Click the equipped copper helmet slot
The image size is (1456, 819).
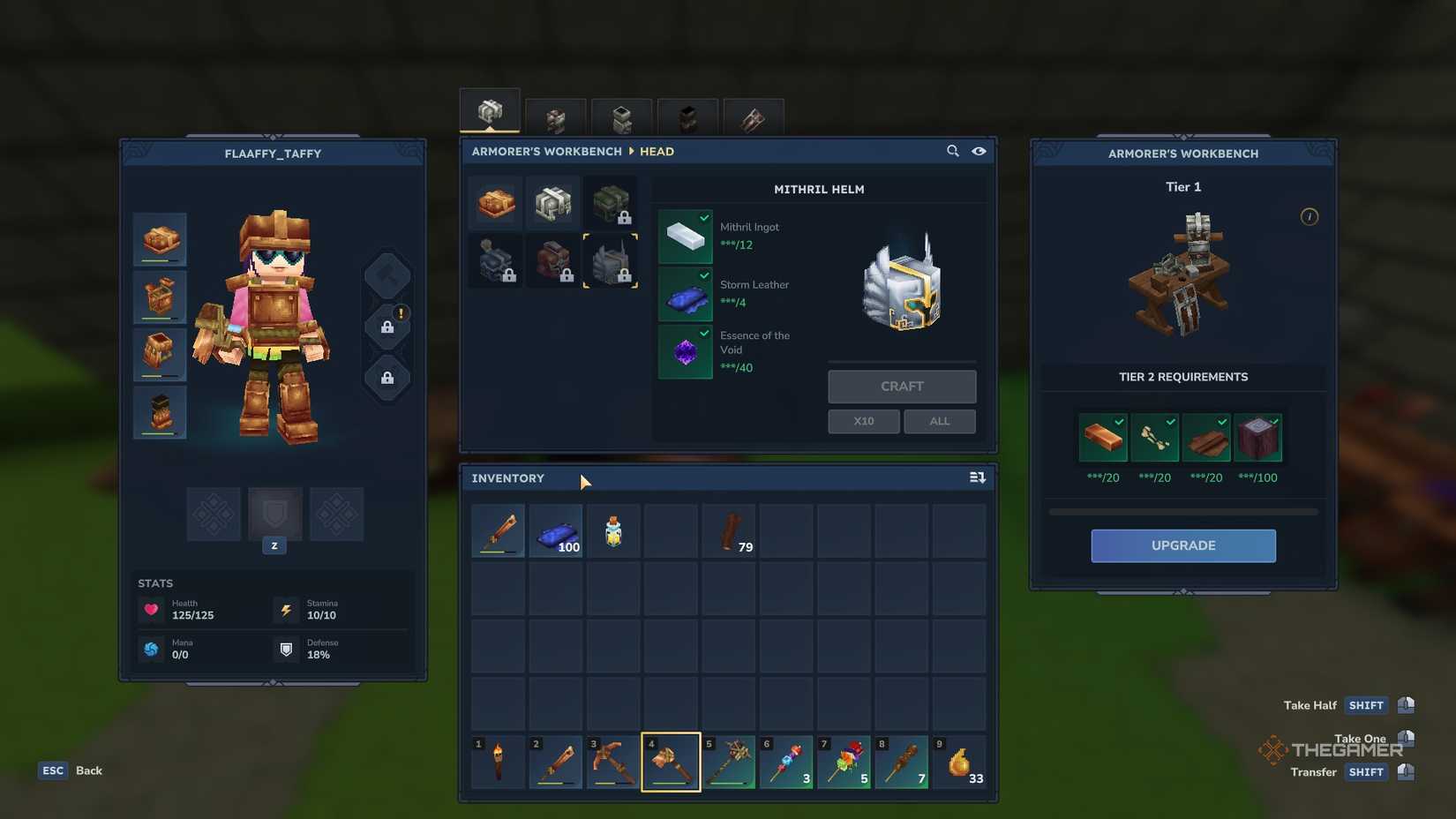pyautogui.click(x=160, y=239)
